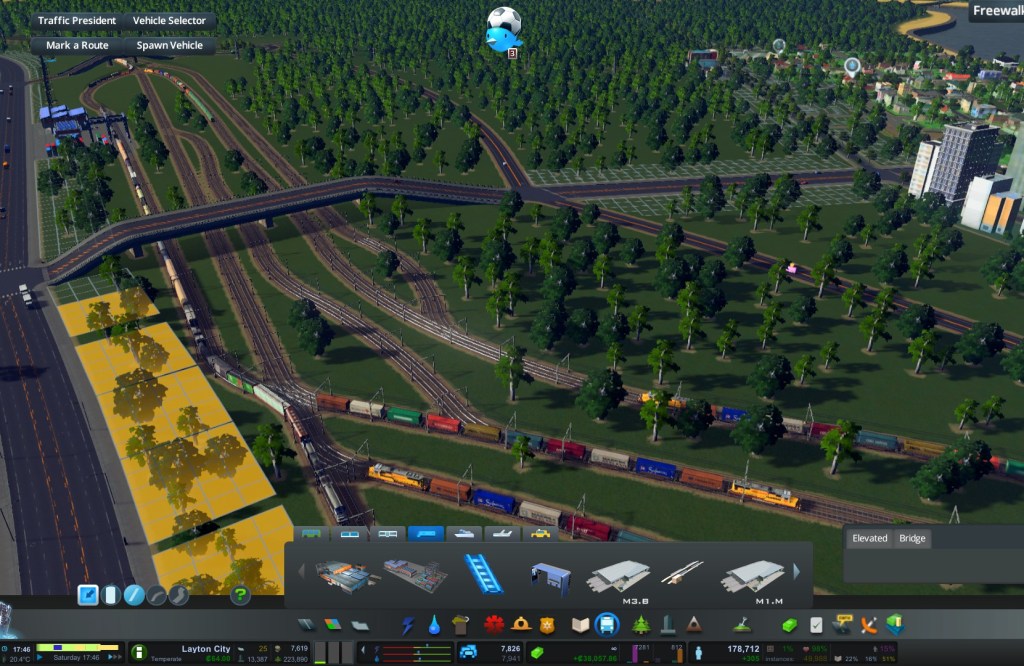1024x666 pixels.
Task: Open the Traffic President tool
Action: [x=77, y=20]
